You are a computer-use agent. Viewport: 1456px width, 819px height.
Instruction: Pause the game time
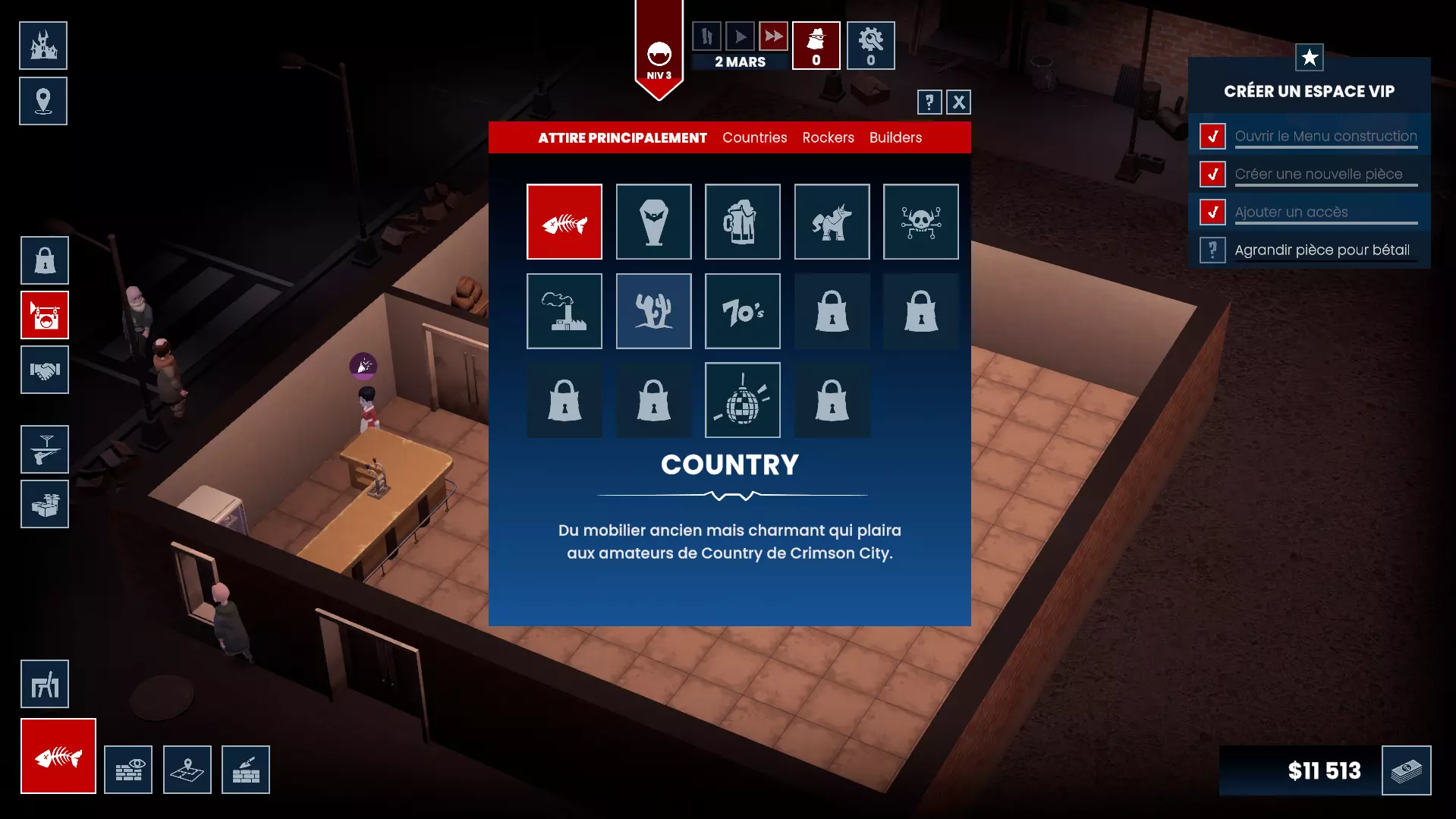pyautogui.click(x=706, y=36)
